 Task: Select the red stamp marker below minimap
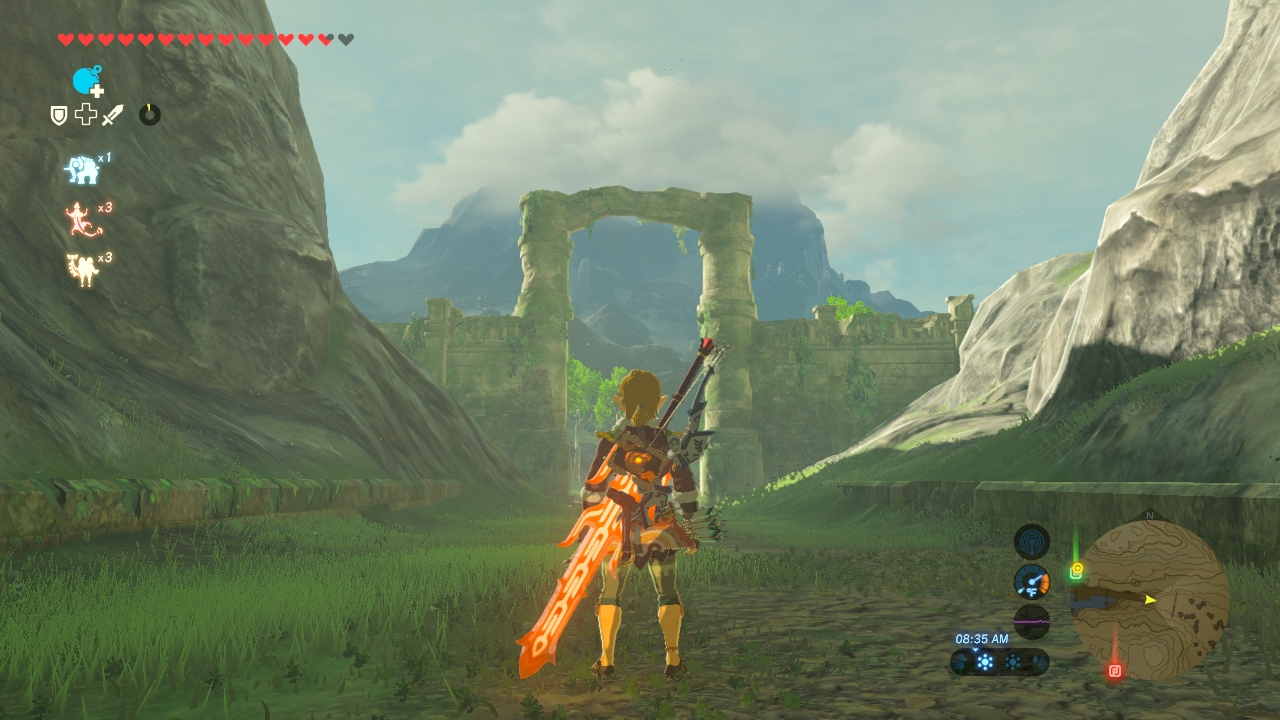tap(1115, 670)
